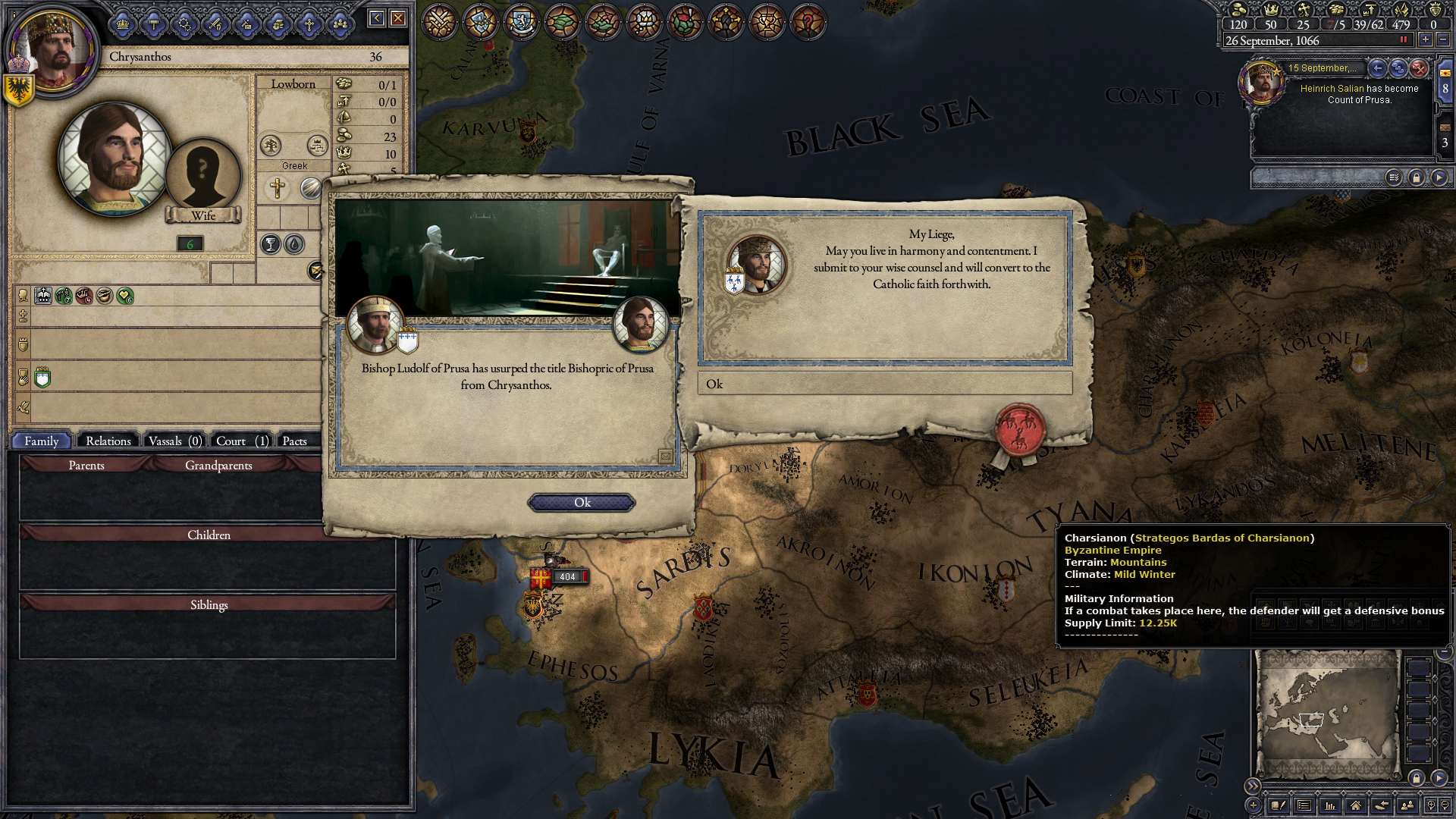The height and width of the screenshot is (819, 1456).
Task: Show the Court tab
Action: tap(241, 441)
